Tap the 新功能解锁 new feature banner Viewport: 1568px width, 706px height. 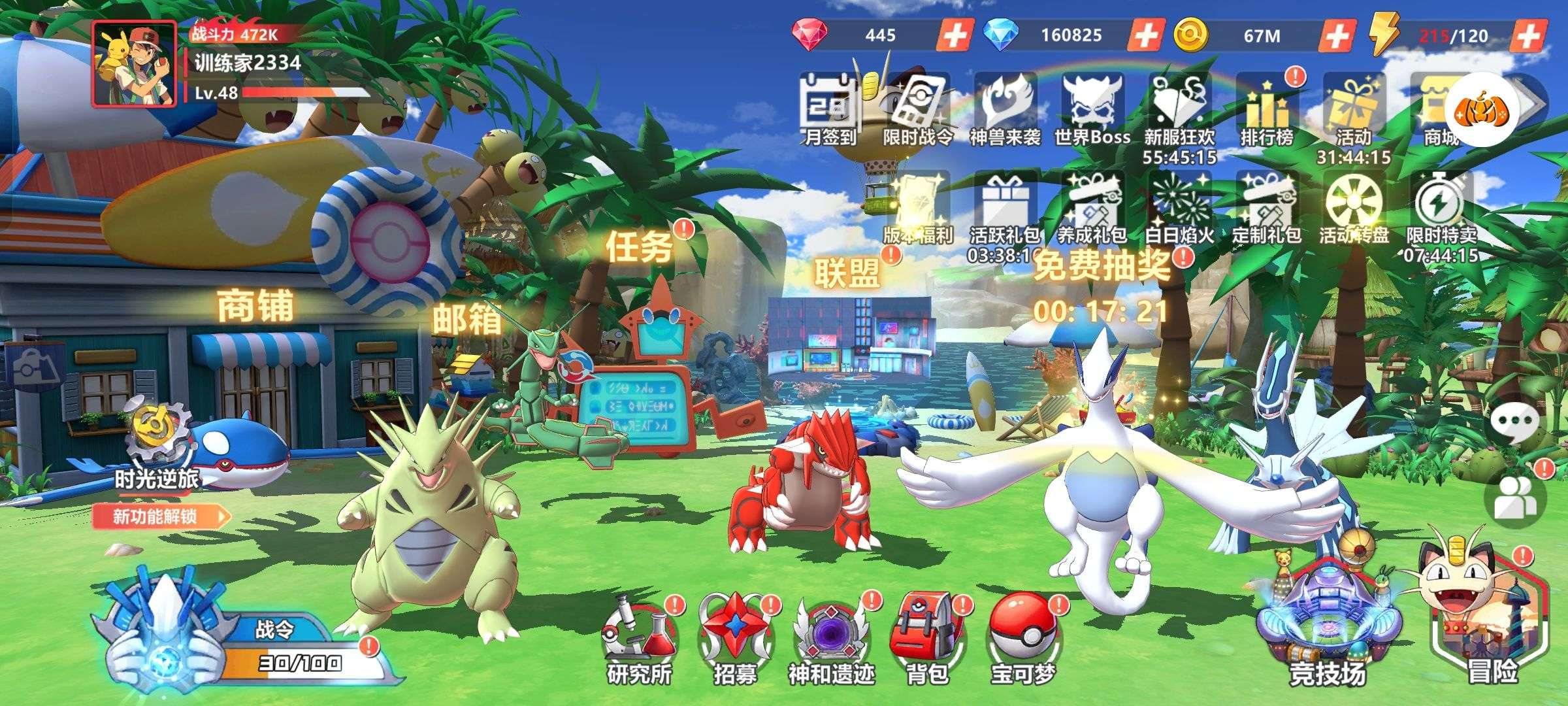161,516
